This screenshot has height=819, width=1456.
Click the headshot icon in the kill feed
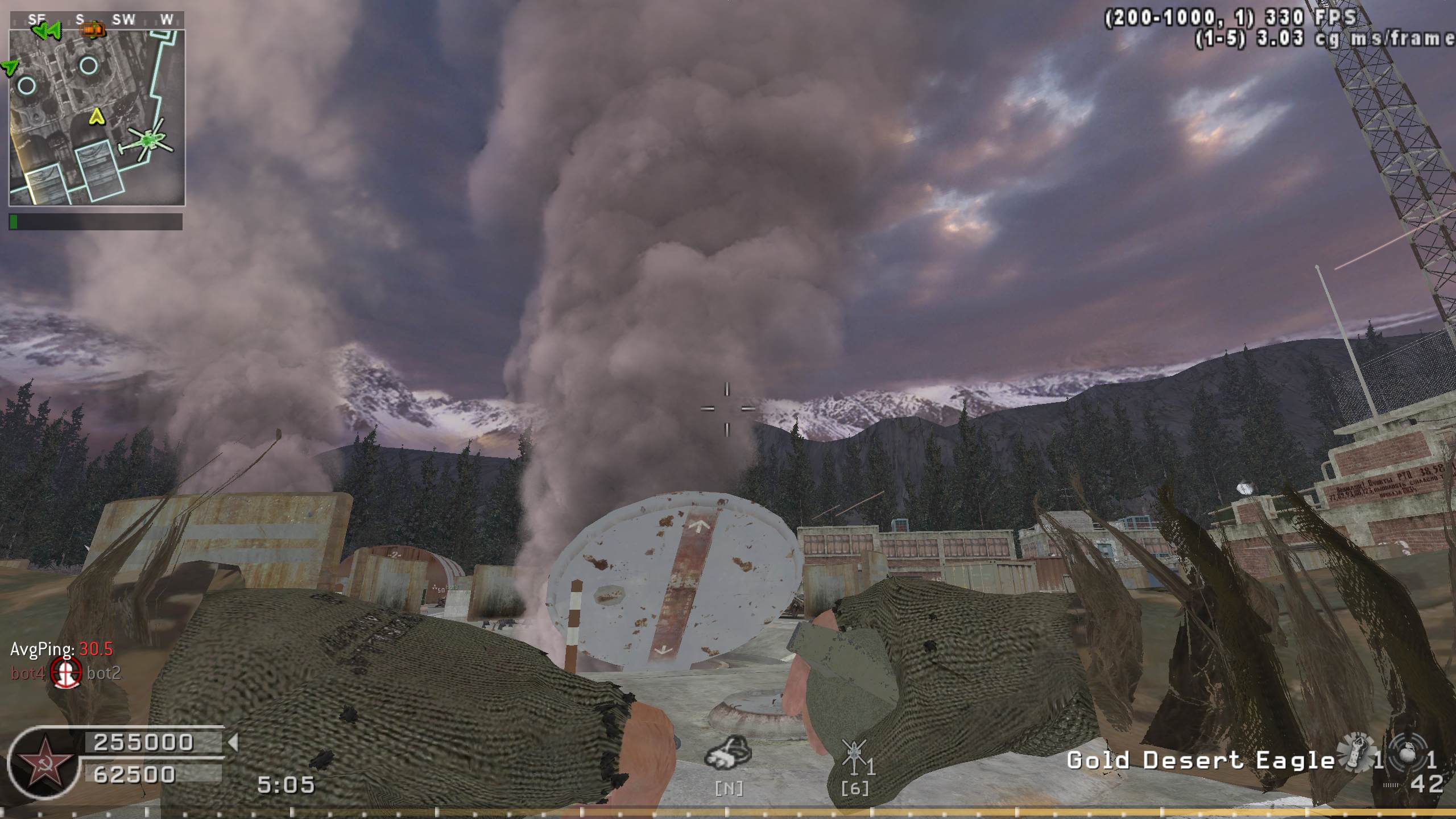[x=66, y=673]
